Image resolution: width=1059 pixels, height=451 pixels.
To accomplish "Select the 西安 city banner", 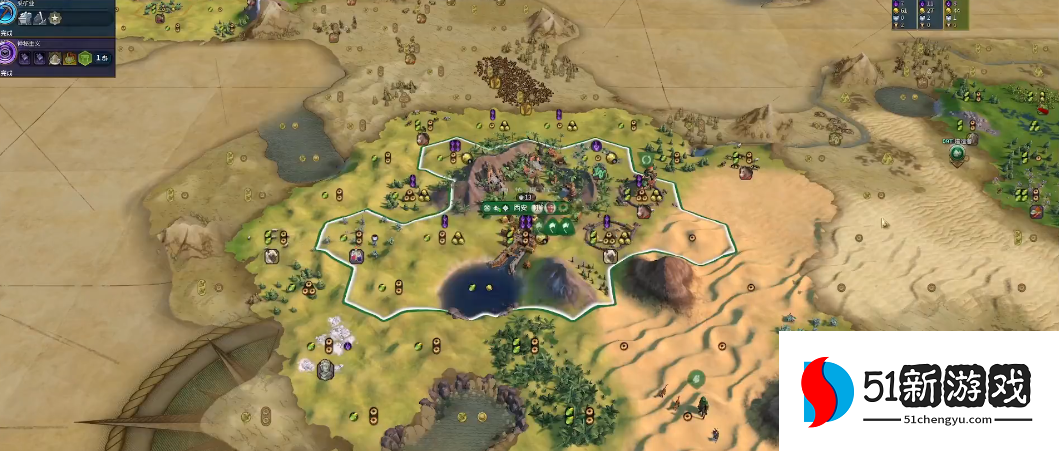I will tap(521, 208).
